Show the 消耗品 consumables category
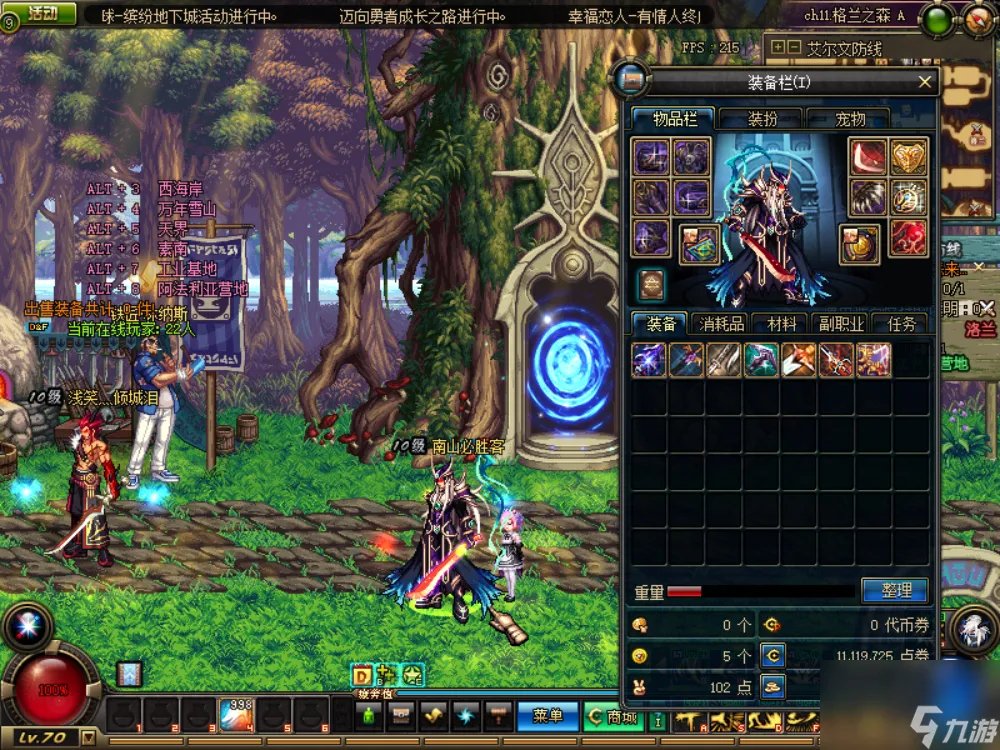The width and height of the screenshot is (1000, 750). 721,323
